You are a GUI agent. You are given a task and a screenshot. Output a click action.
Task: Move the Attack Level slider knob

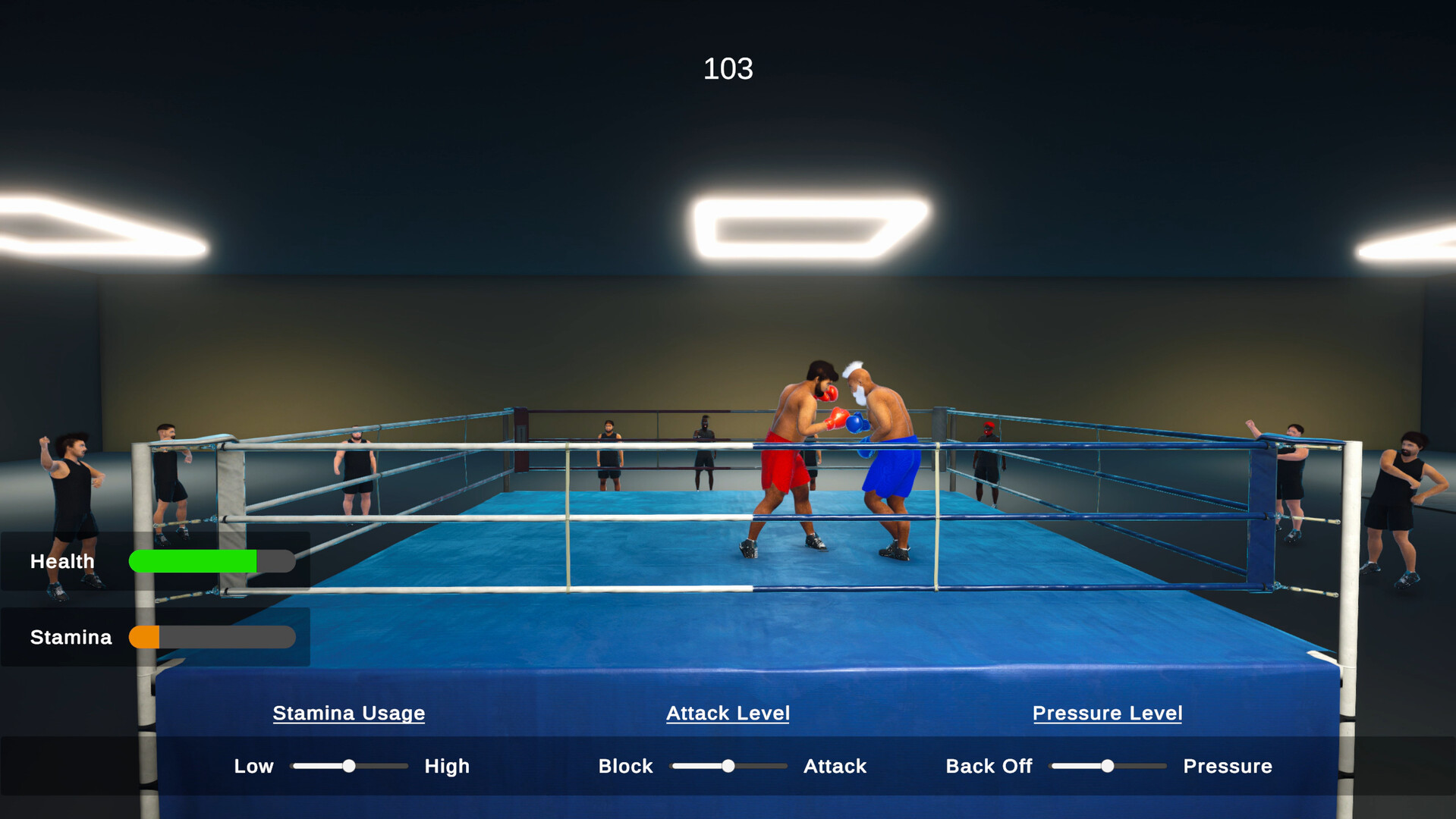(x=728, y=766)
